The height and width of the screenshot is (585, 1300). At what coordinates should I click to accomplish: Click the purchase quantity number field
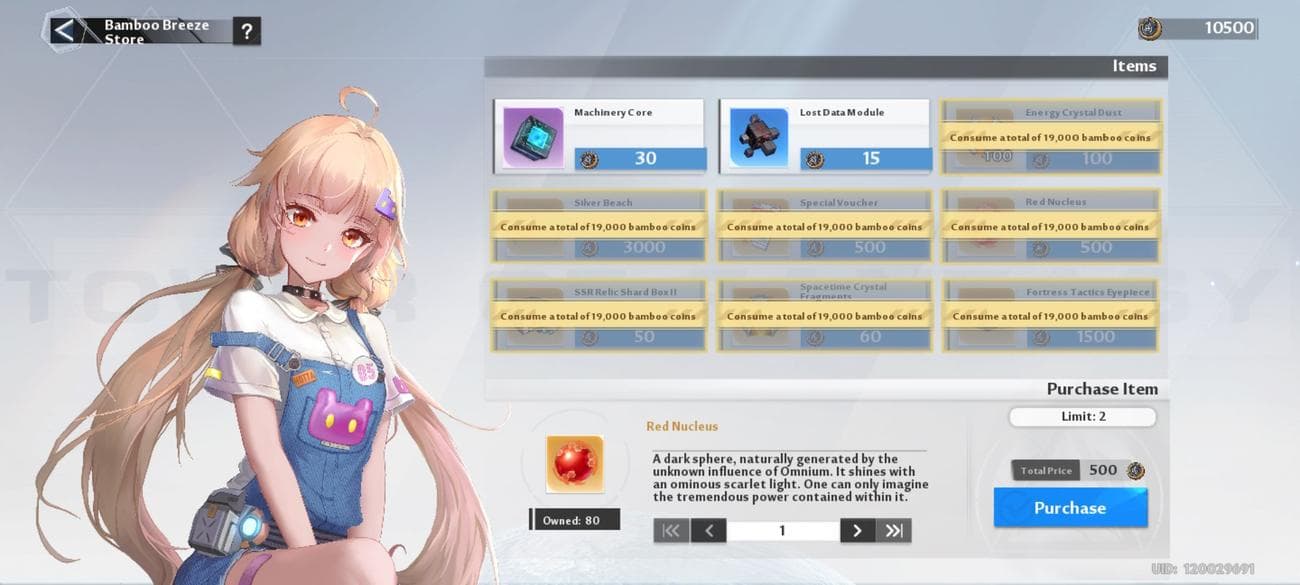pos(782,531)
